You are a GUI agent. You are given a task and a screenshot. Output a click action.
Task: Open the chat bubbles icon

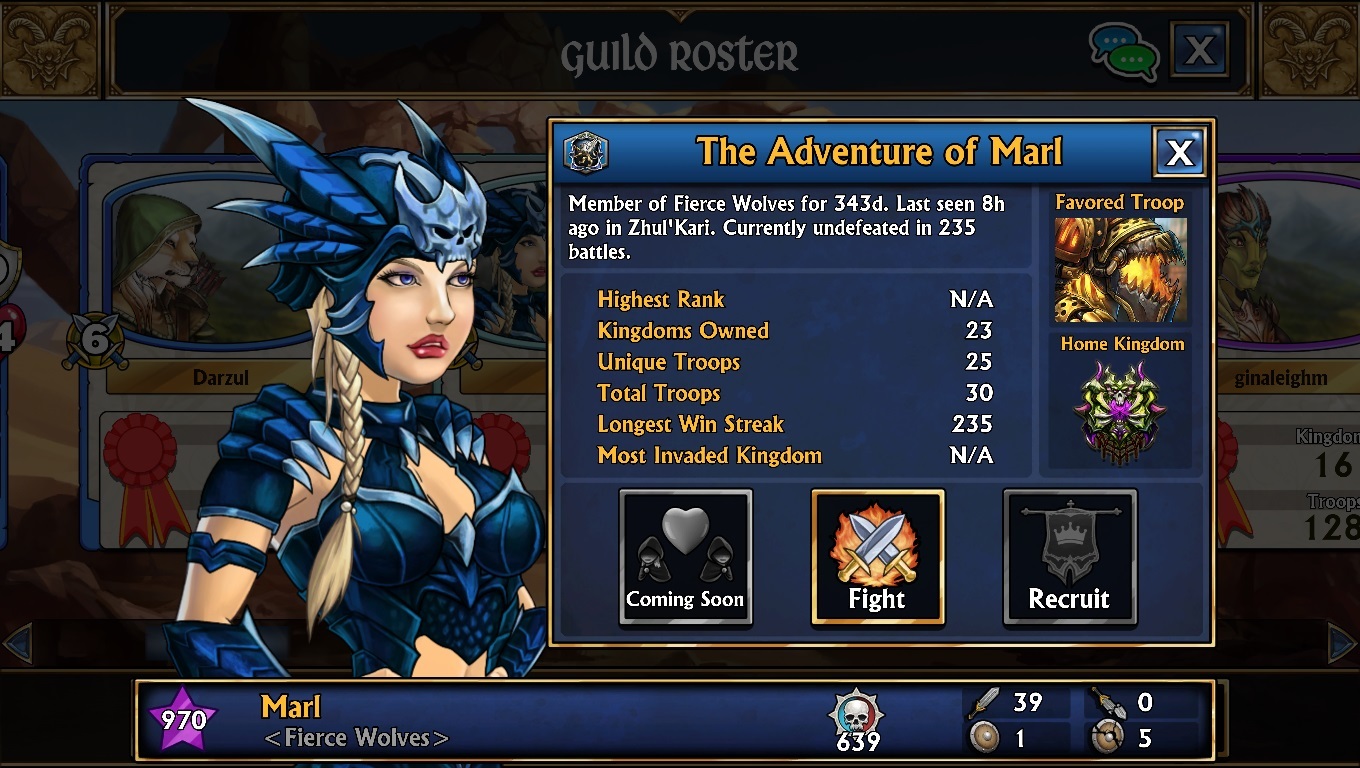point(1123,50)
